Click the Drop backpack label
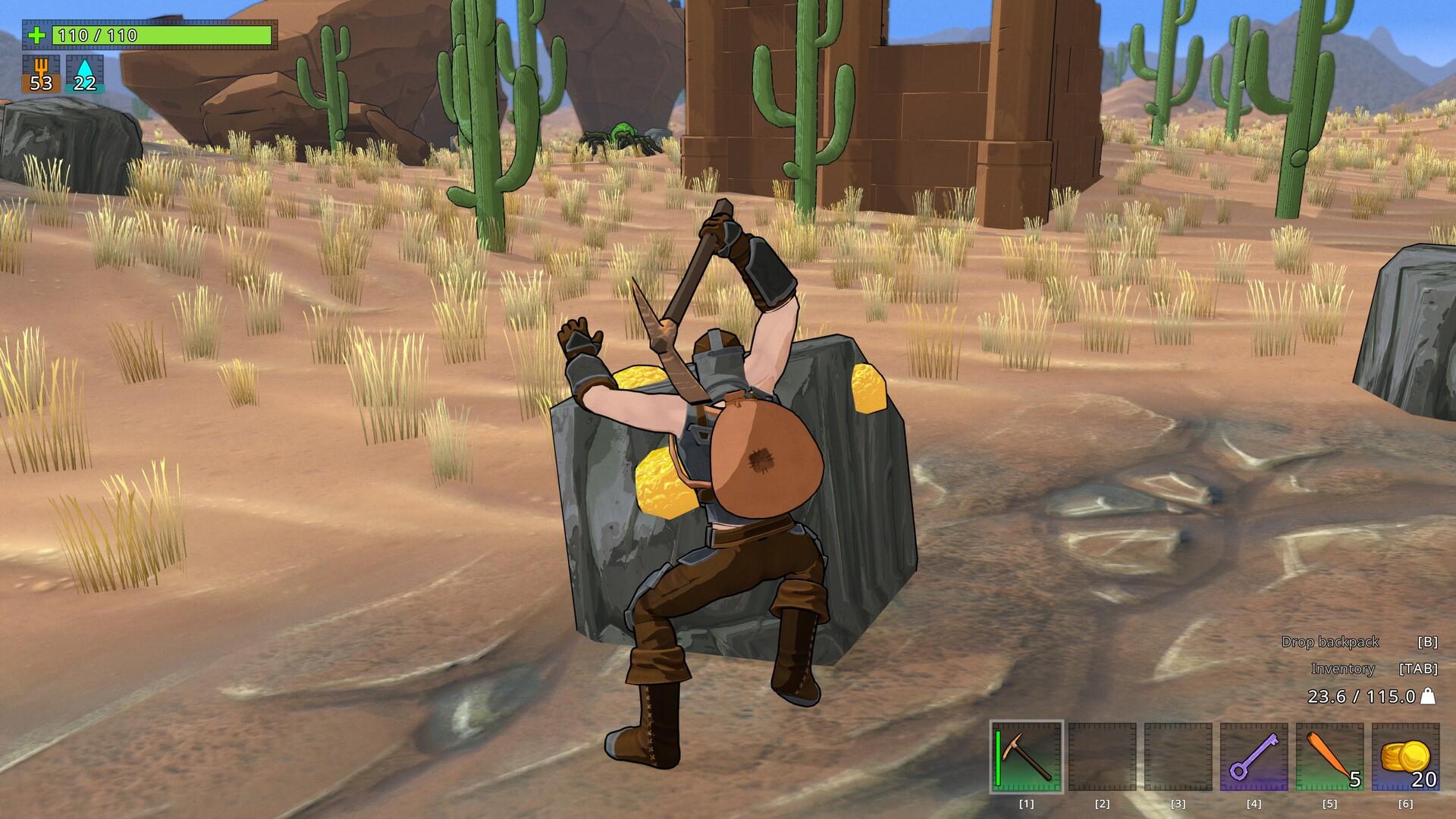The height and width of the screenshot is (819, 1456). point(1329,641)
